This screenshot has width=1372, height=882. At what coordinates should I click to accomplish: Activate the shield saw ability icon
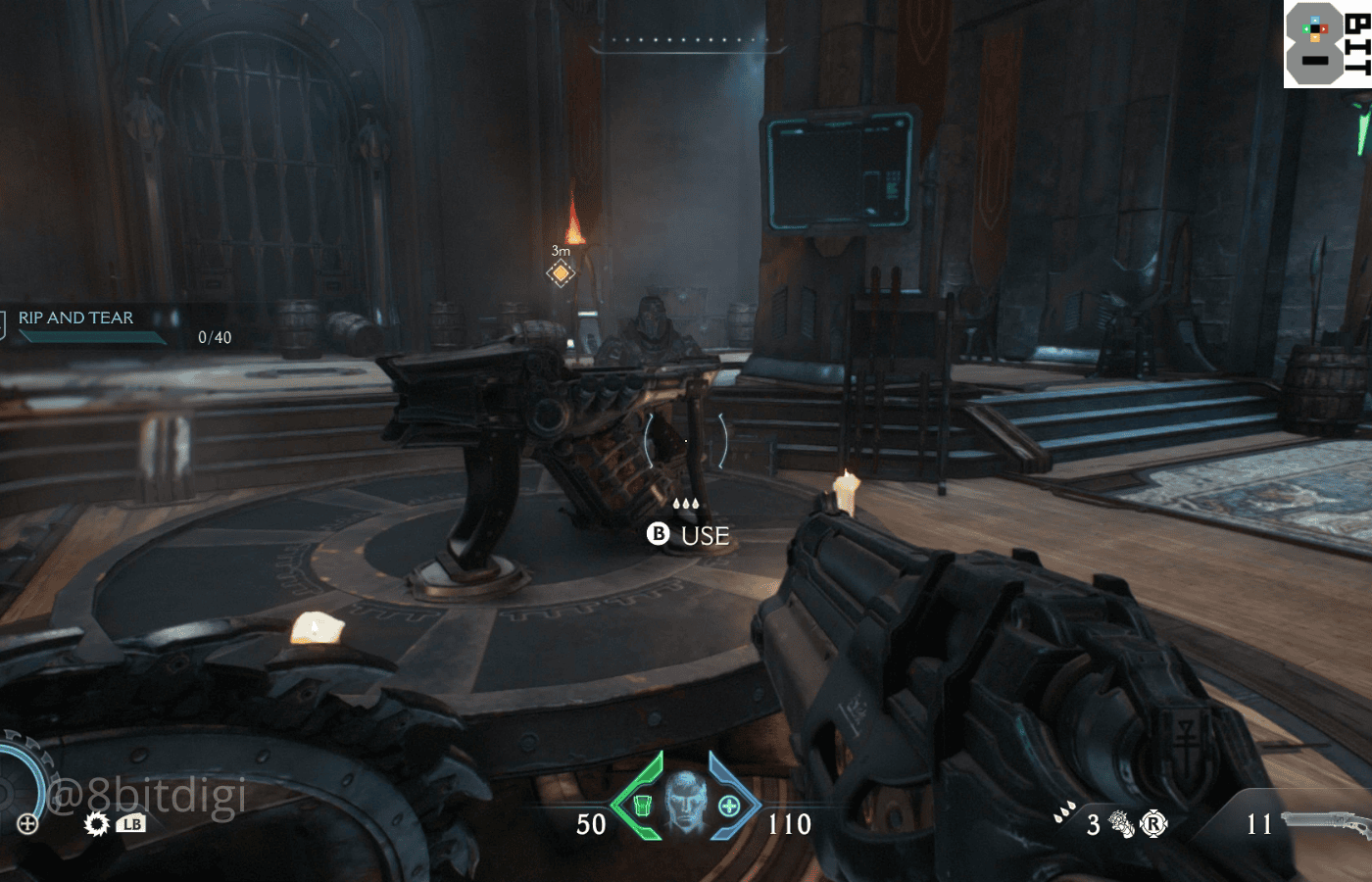tap(97, 823)
